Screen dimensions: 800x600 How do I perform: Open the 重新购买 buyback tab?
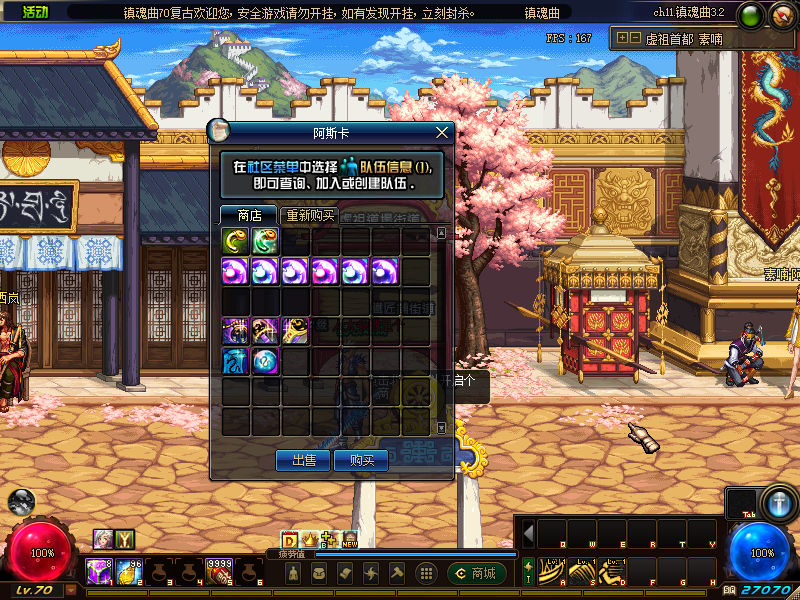311,215
